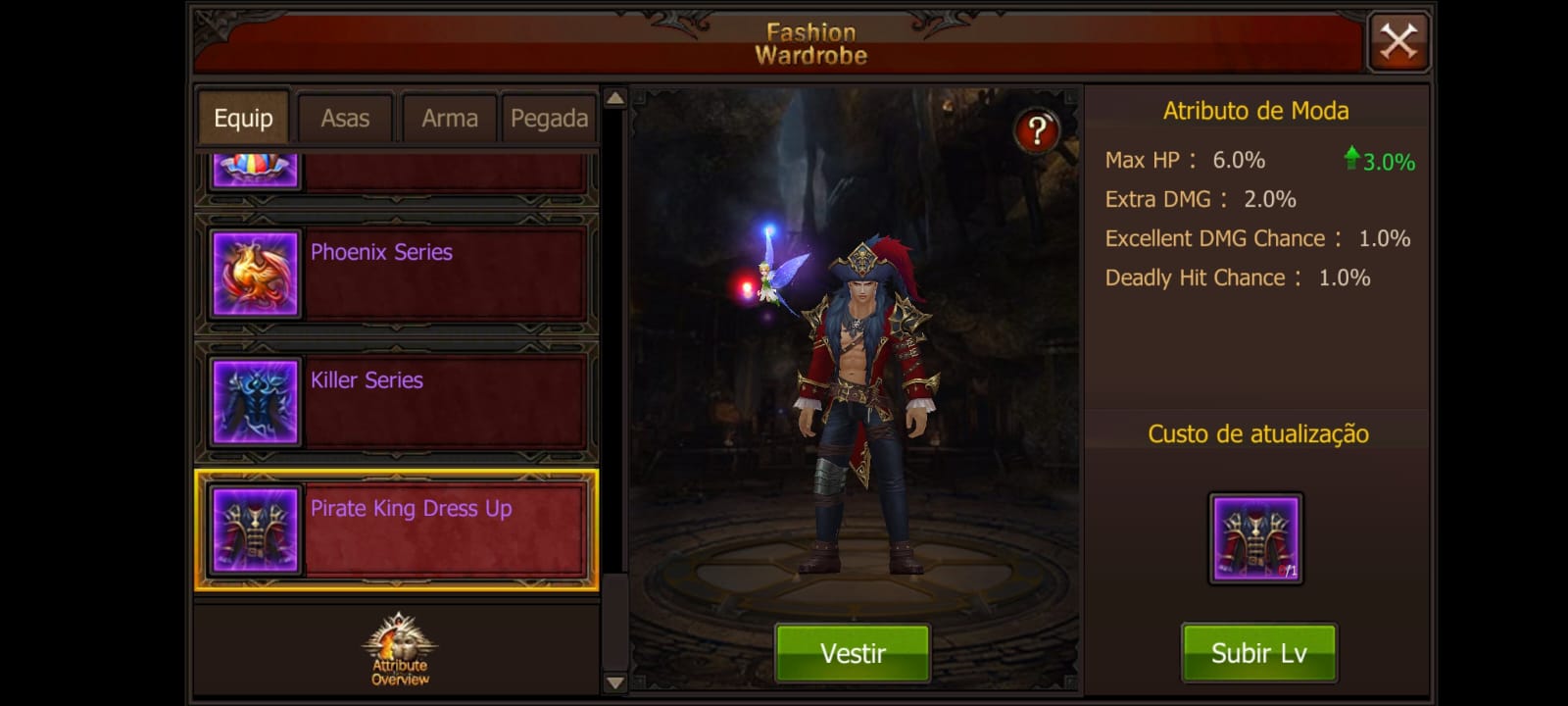Select the Phoenix Series outfit

pyautogui.click(x=396, y=274)
